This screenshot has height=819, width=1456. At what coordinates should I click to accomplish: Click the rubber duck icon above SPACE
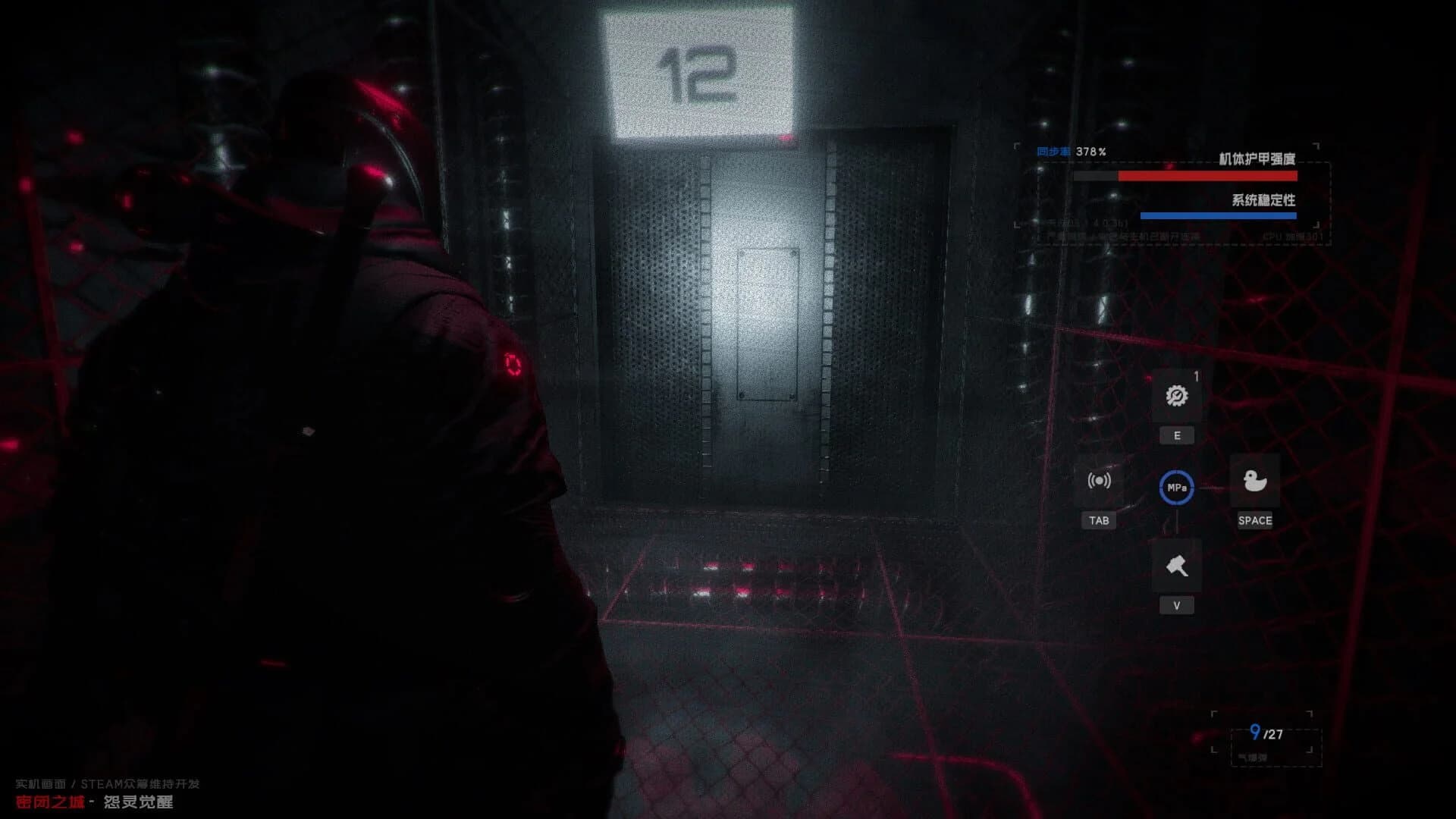1256,481
